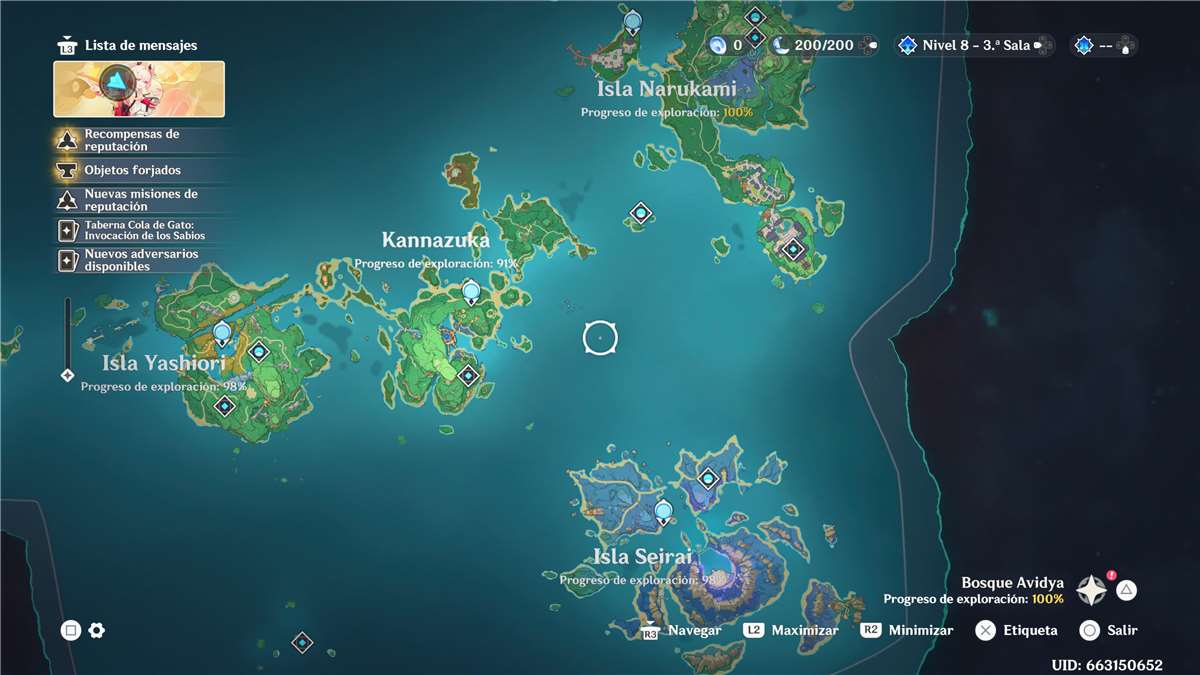This screenshot has height=675, width=1200.
Task: Open the Recompensas de reputación message
Action: pos(140,140)
